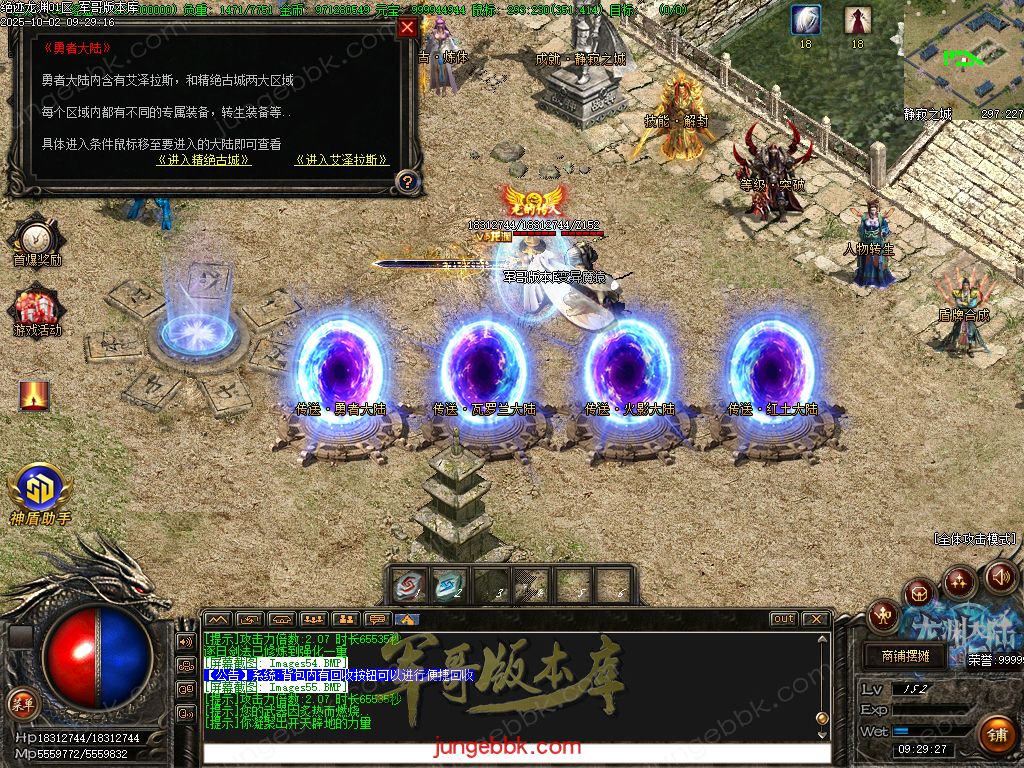Use the blue swirl hotbar slot
The width and height of the screenshot is (1024, 768).
click(449, 586)
